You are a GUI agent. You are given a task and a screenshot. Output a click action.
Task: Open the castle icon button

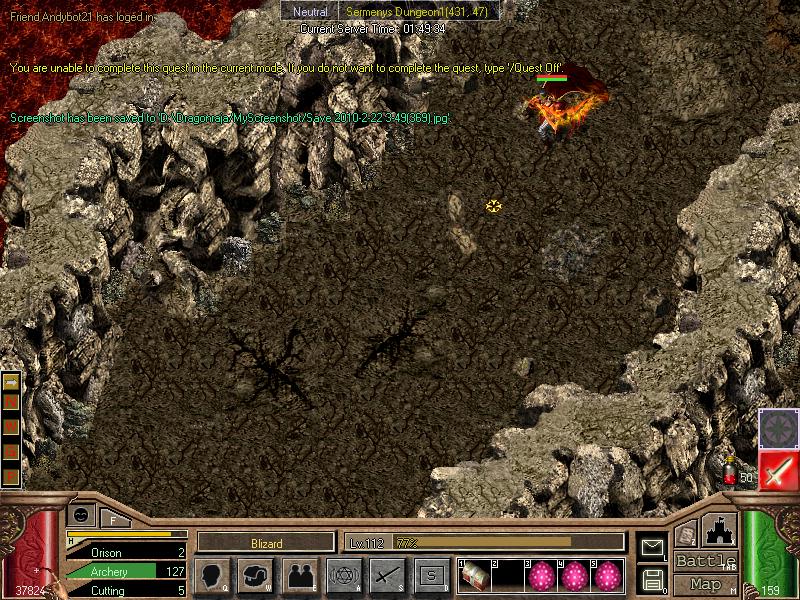pos(720,529)
